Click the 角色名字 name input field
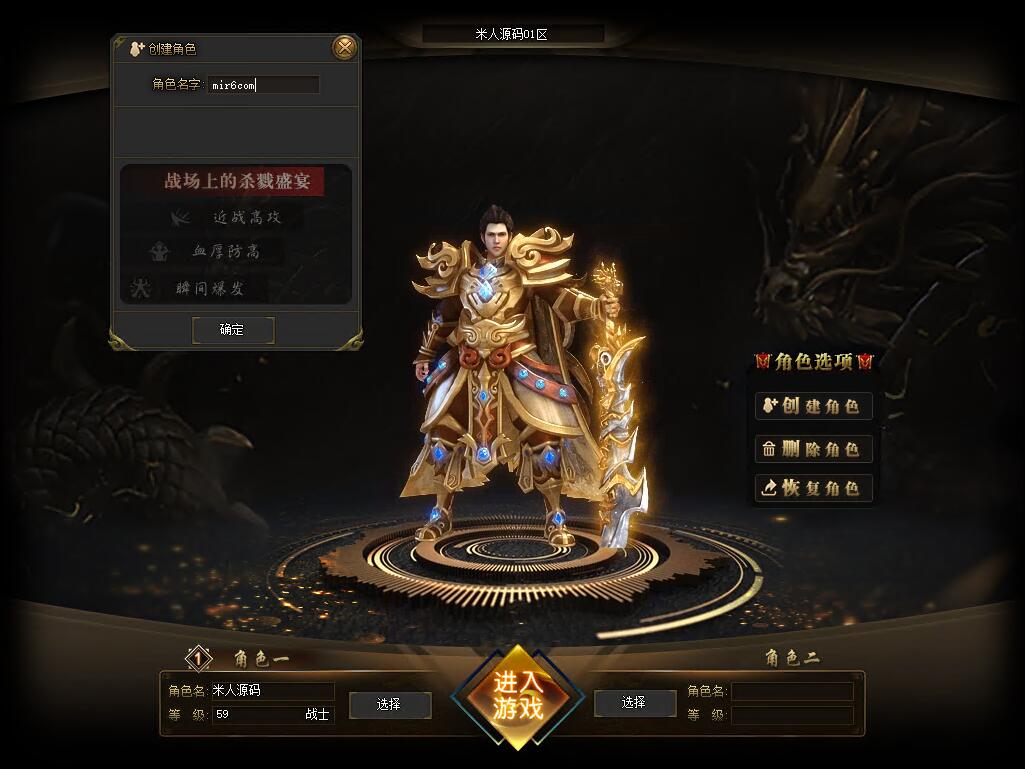The image size is (1025, 769). pyautogui.click(x=264, y=85)
